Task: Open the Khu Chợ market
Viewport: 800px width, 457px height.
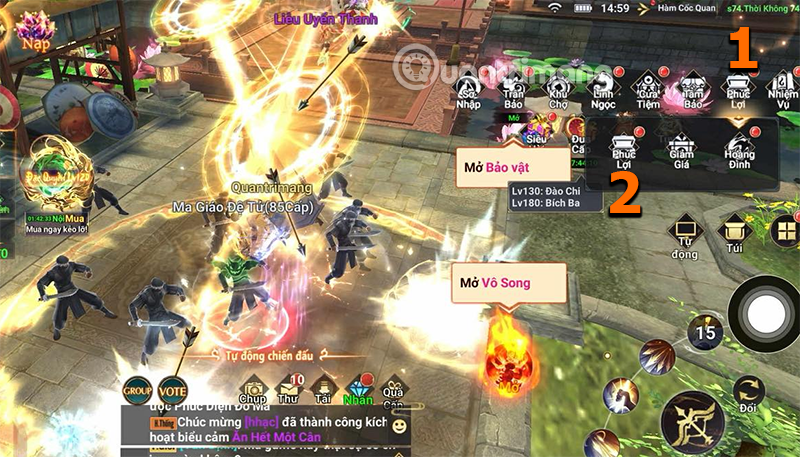Action: point(558,92)
